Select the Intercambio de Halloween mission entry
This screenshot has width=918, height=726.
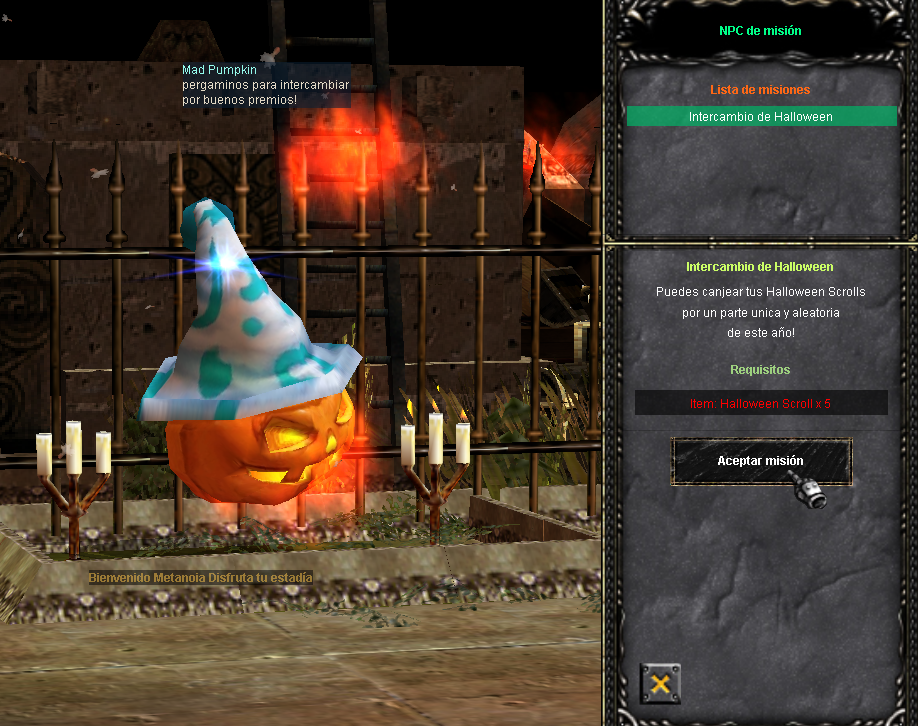(761, 117)
